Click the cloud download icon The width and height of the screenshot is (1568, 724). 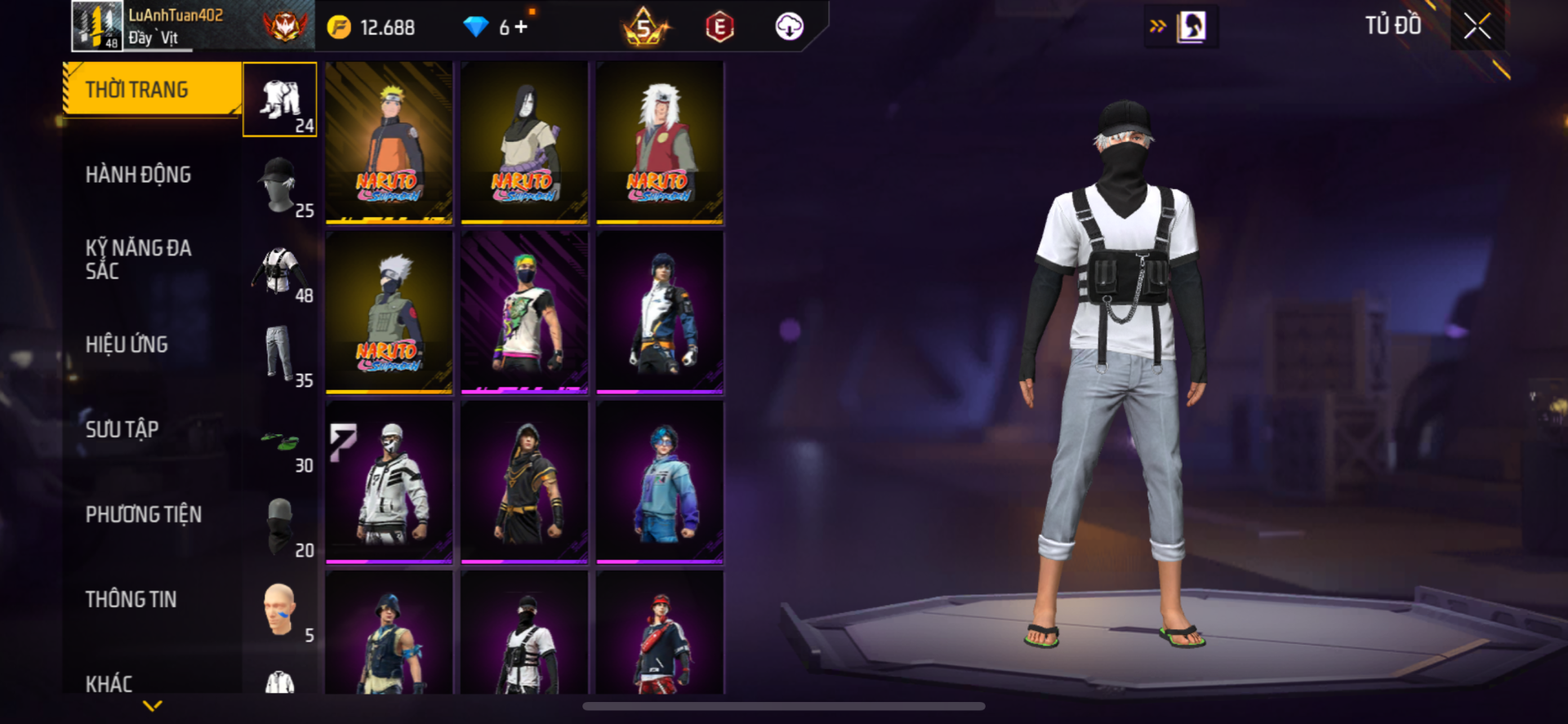pyautogui.click(x=789, y=27)
